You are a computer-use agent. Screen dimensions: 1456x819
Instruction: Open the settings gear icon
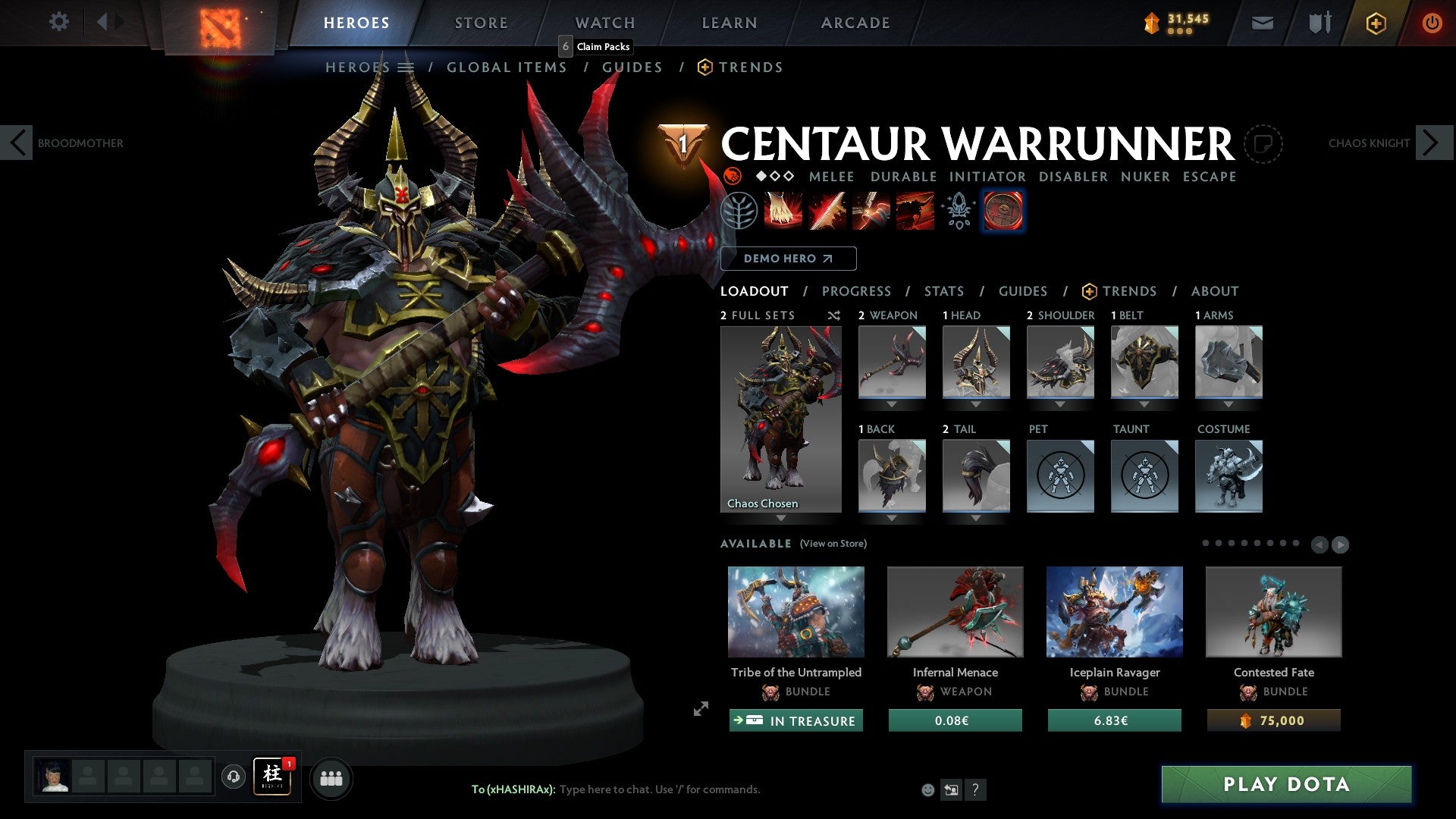point(59,22)
